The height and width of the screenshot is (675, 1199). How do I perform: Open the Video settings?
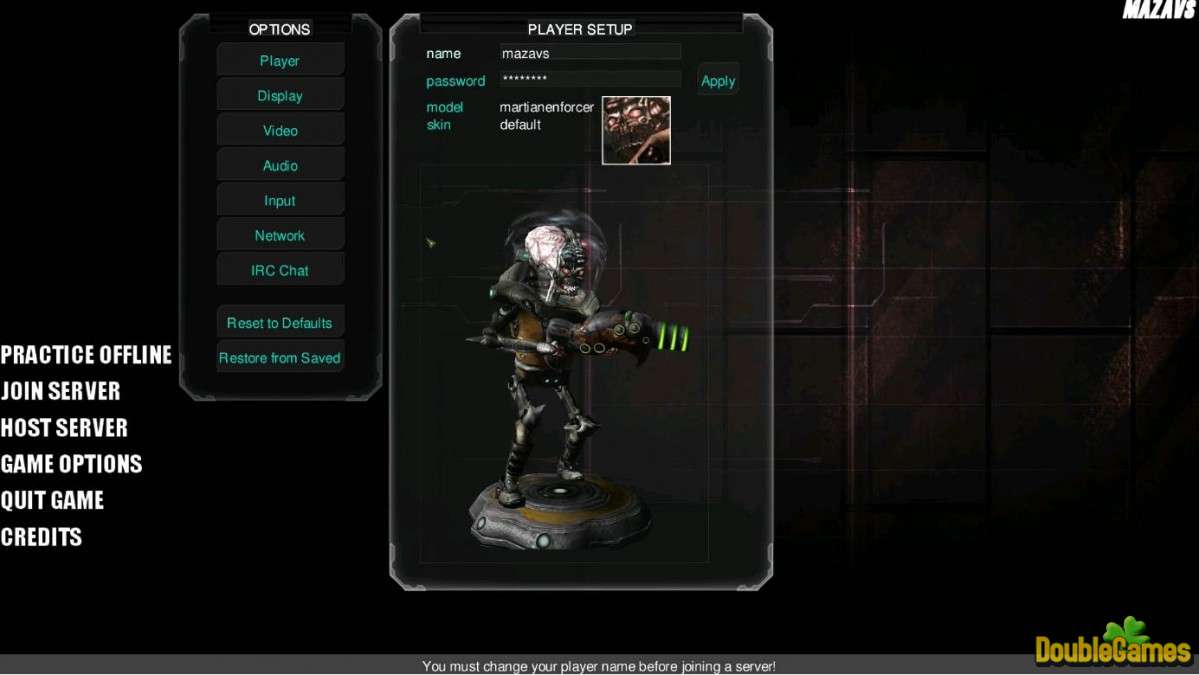coord(280,131)
